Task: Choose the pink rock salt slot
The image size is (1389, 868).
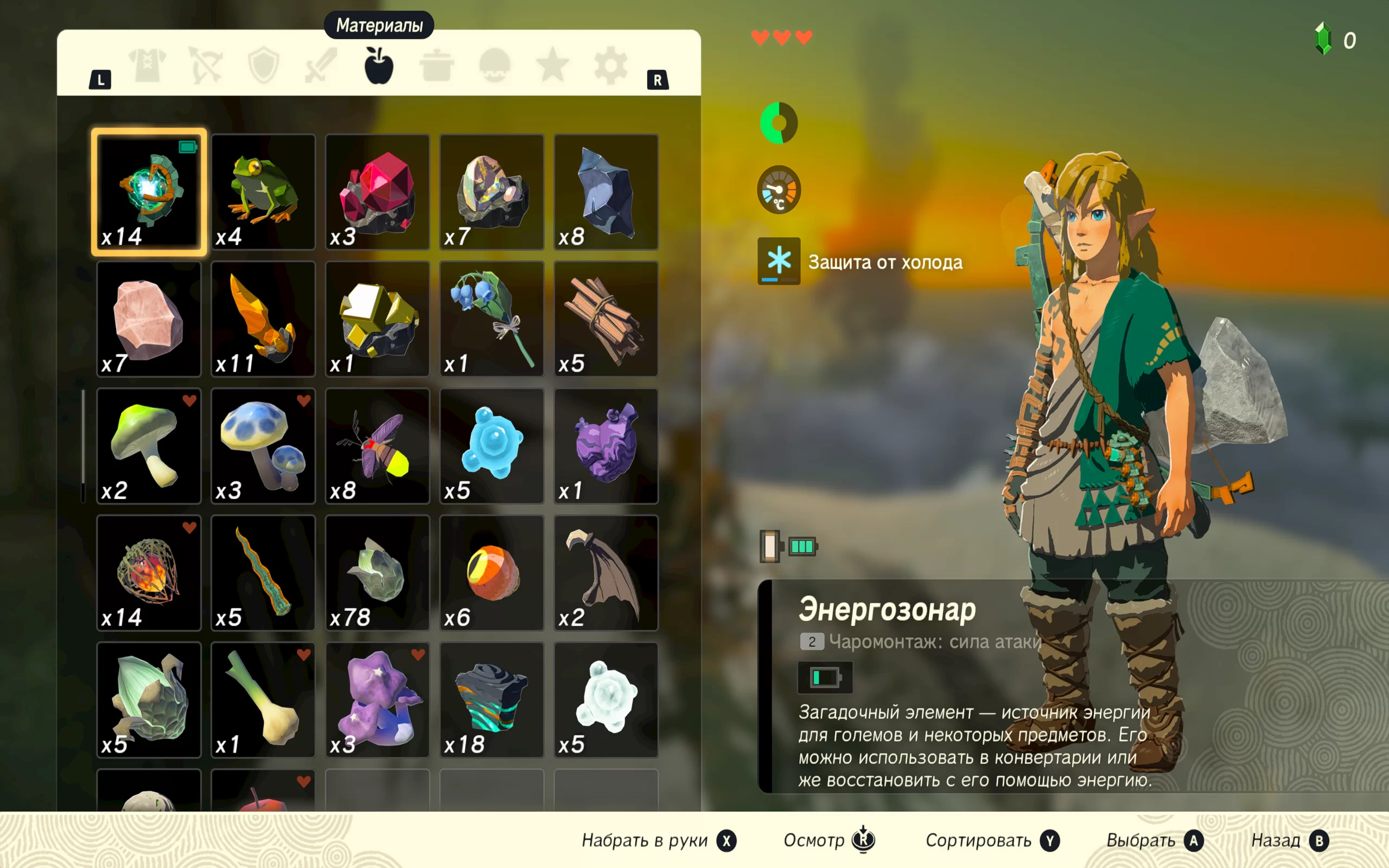Action: [149, 318]
